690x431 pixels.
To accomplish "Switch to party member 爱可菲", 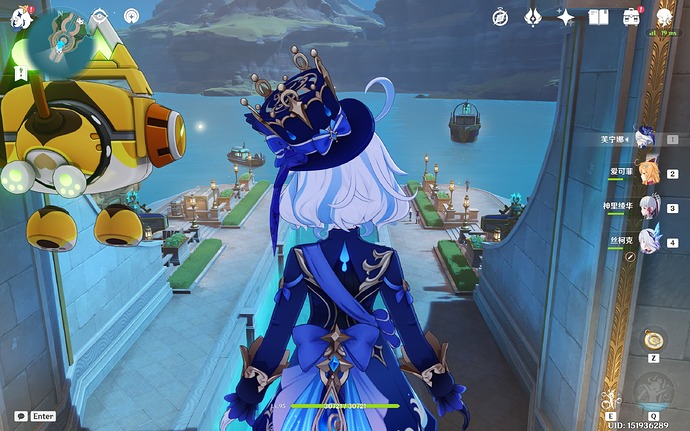I will [648, 173].
